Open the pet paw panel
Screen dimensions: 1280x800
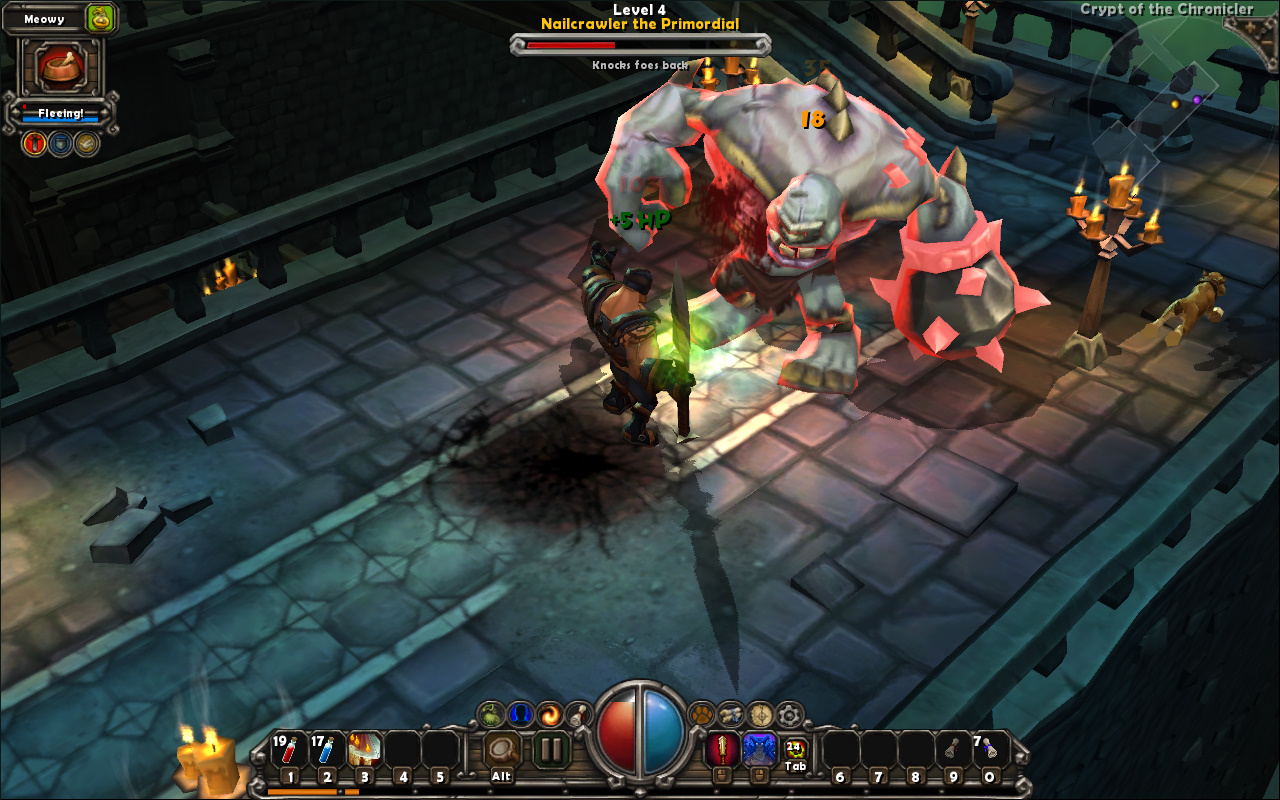pos(703,714)
